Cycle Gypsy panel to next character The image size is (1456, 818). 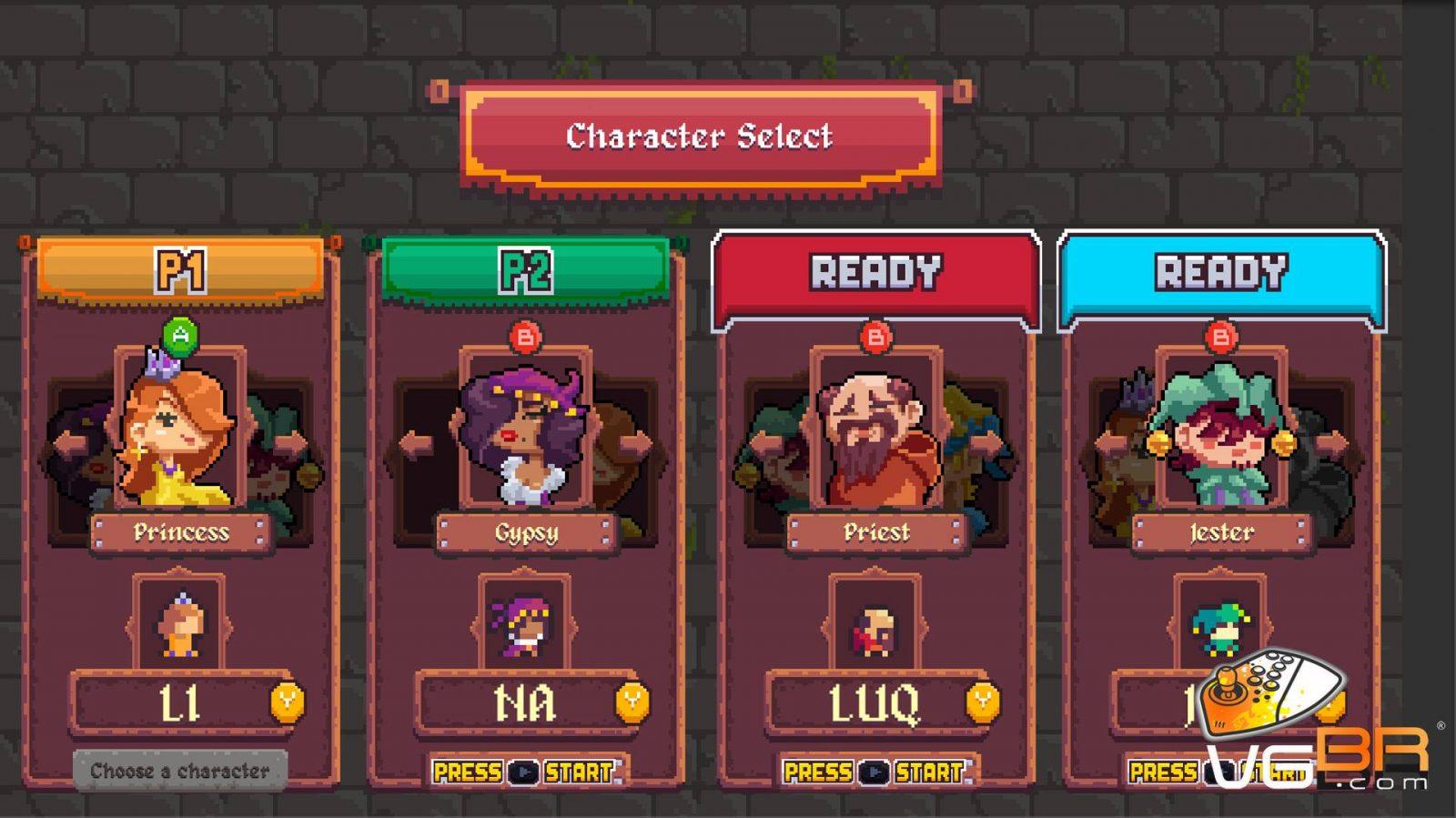click(x=638, y=445)
